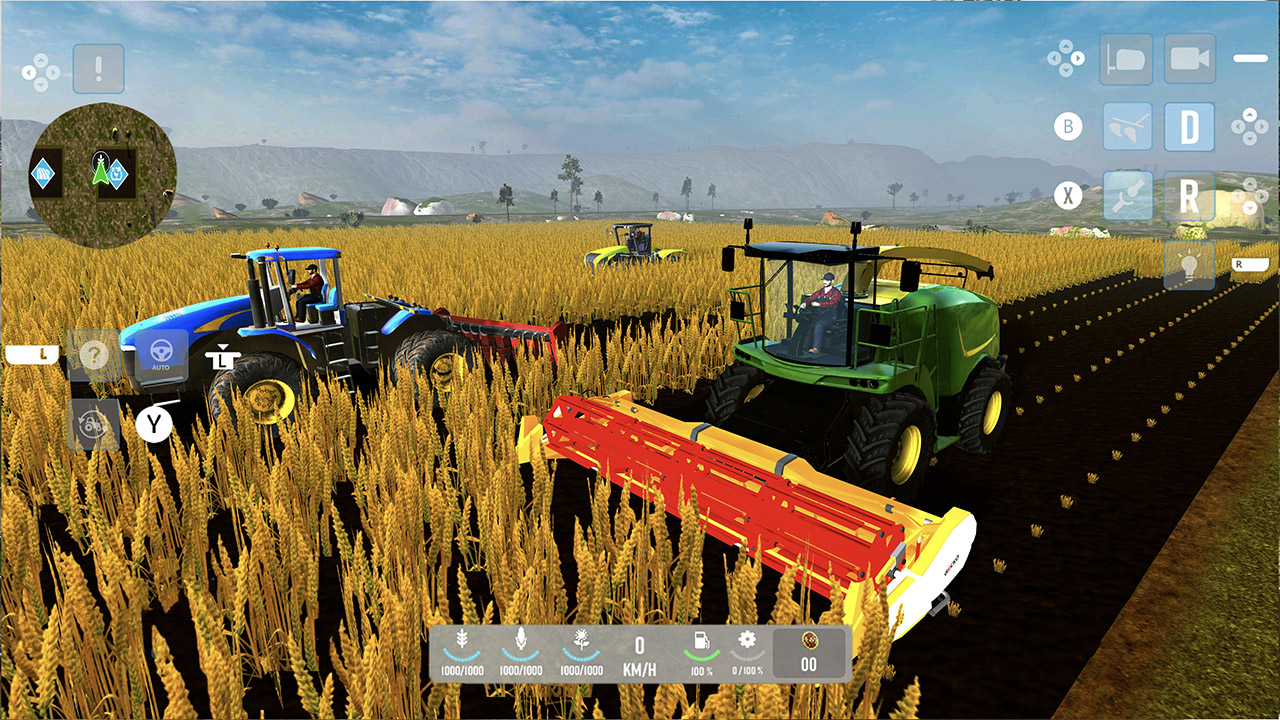Click the green fuel gauge arc

click(702, 654)
